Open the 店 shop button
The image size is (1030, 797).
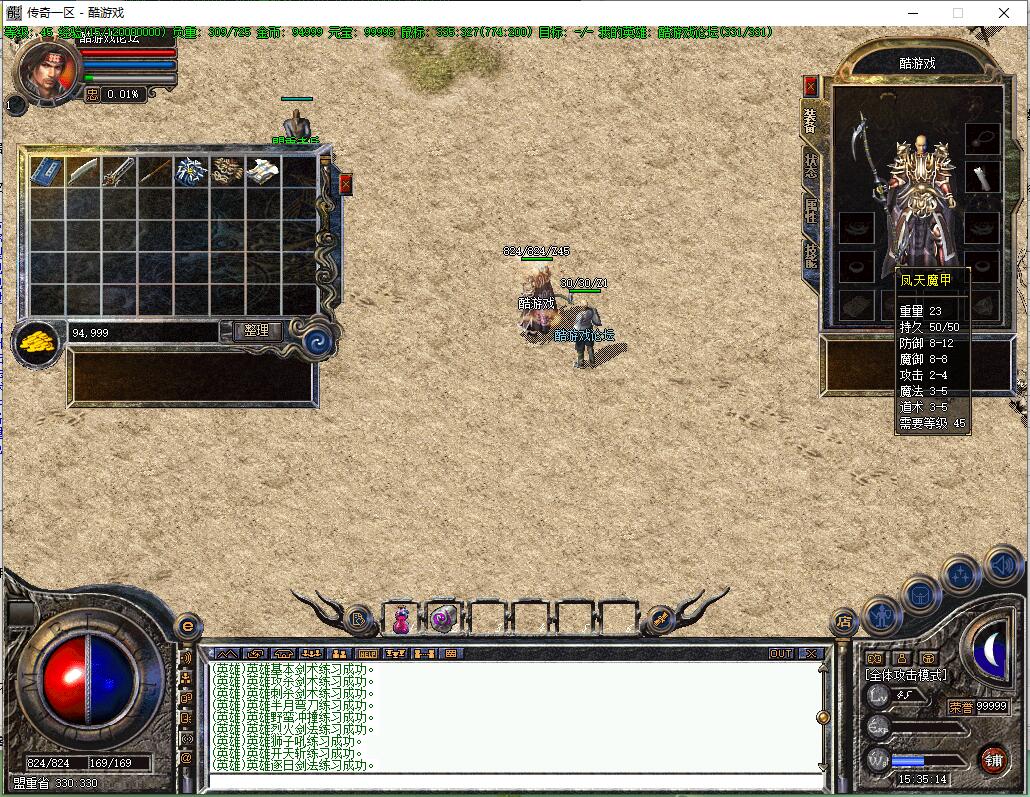click(x=844, y=621)
